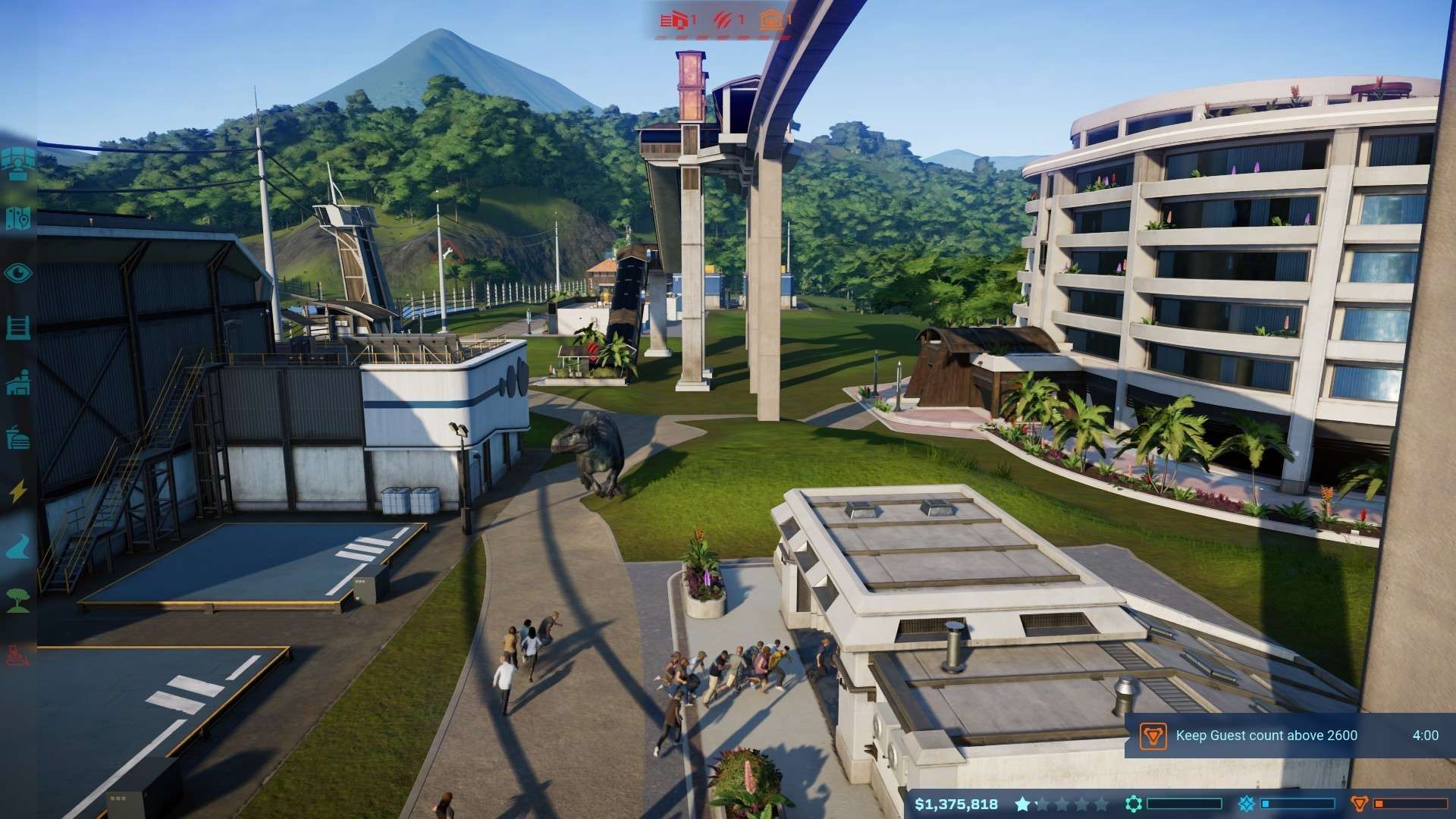Activate the red bulldozer demolish tool

click(x=17, y=654)
